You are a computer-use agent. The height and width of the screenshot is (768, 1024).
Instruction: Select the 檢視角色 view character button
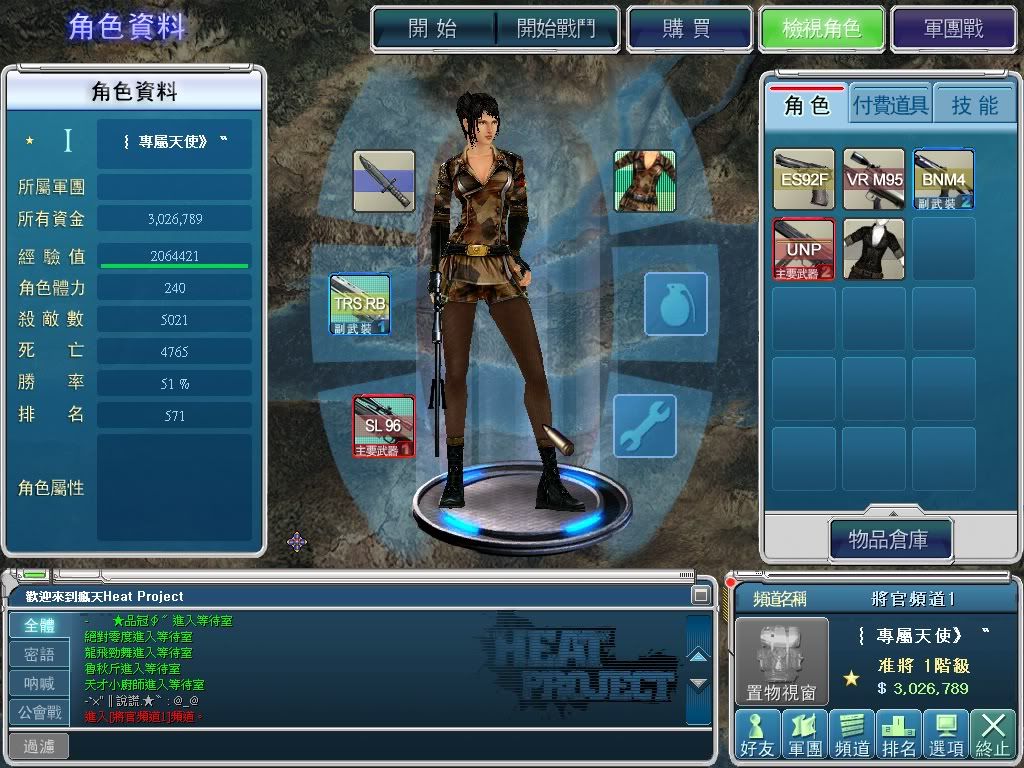click(822, 29)
